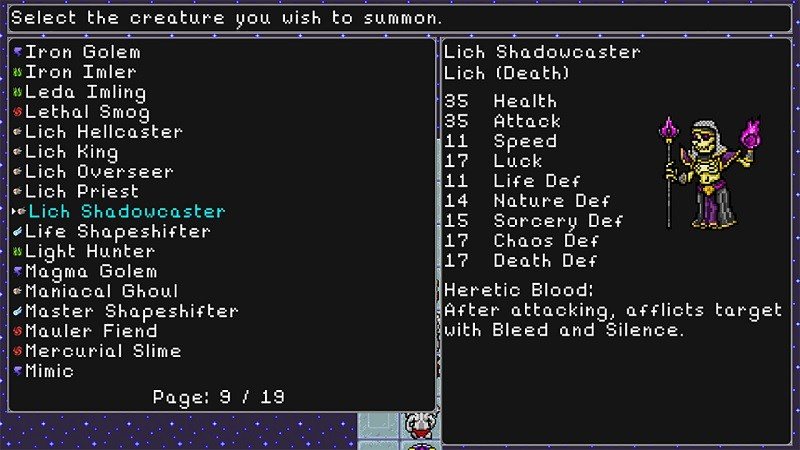Choose Life Shapeshifter from the list
The width and height of the screenshot is (800, 450).
118,232
